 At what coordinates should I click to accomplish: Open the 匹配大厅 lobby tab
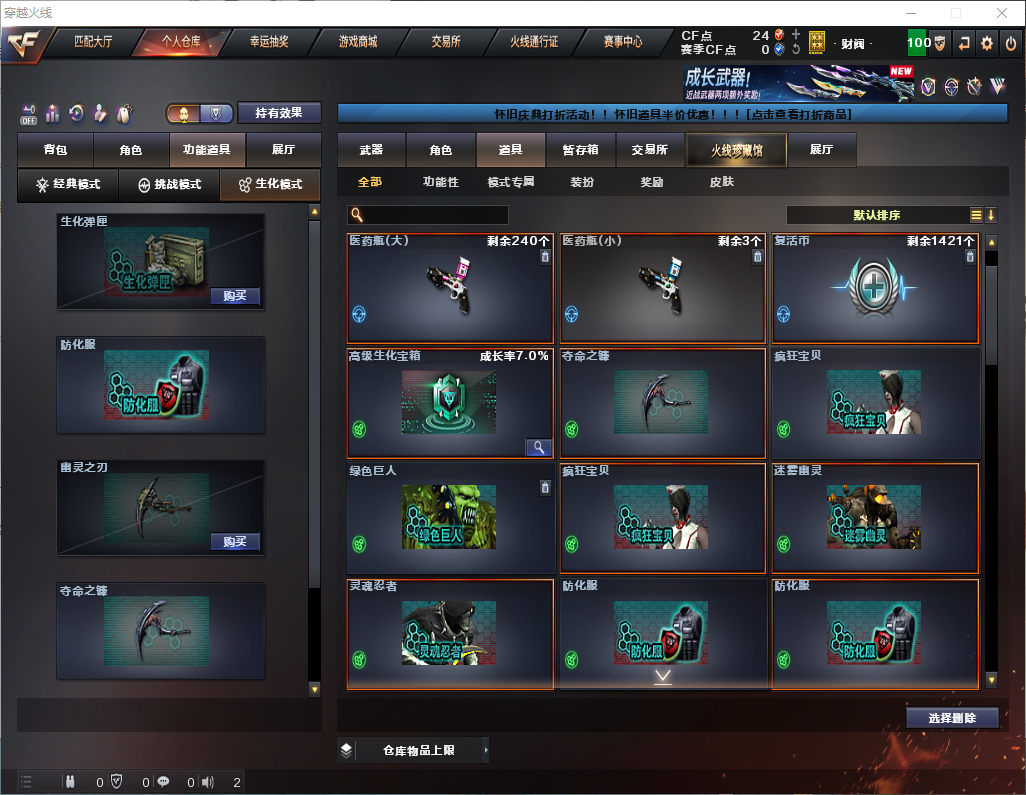tap(93, 42)
